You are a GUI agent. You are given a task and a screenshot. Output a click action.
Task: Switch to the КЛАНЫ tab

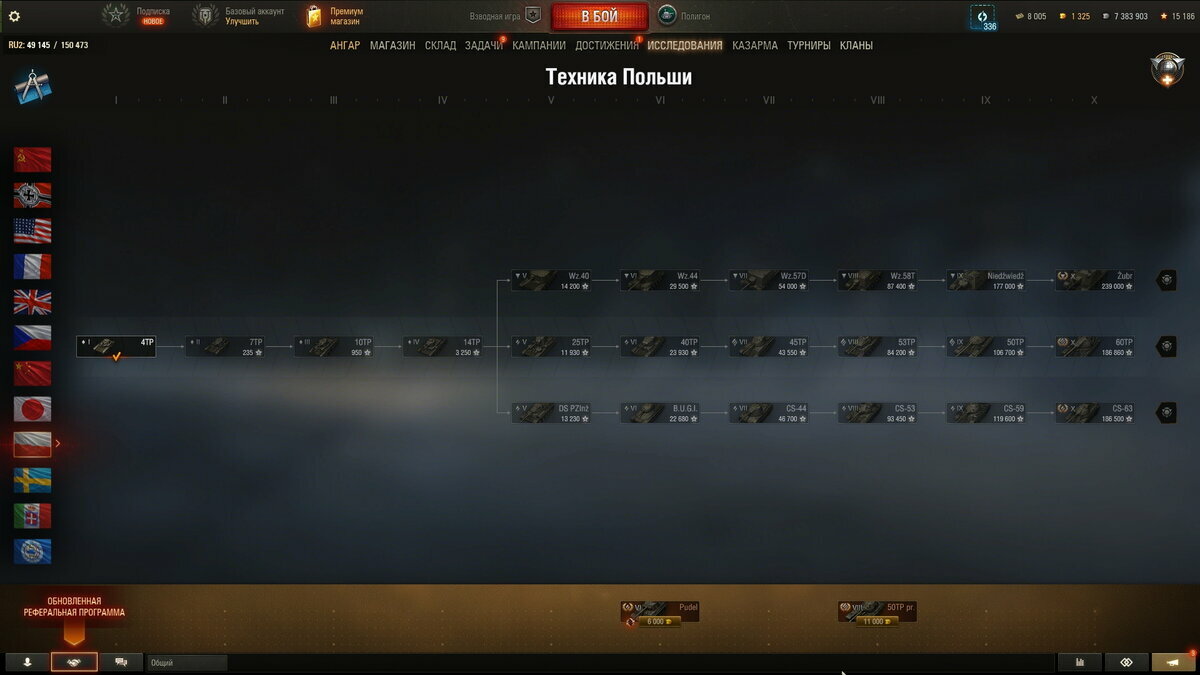(x=856, y=45)
